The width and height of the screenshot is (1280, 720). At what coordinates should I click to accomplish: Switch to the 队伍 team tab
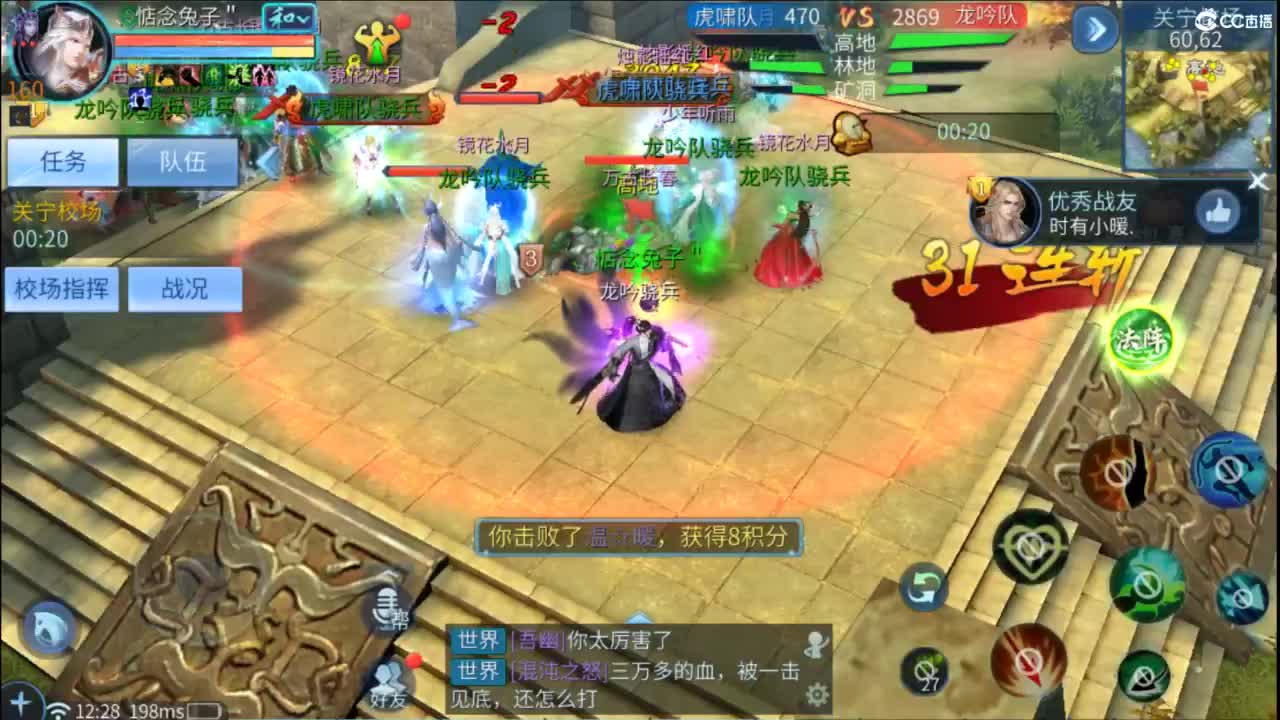(184, 162)
